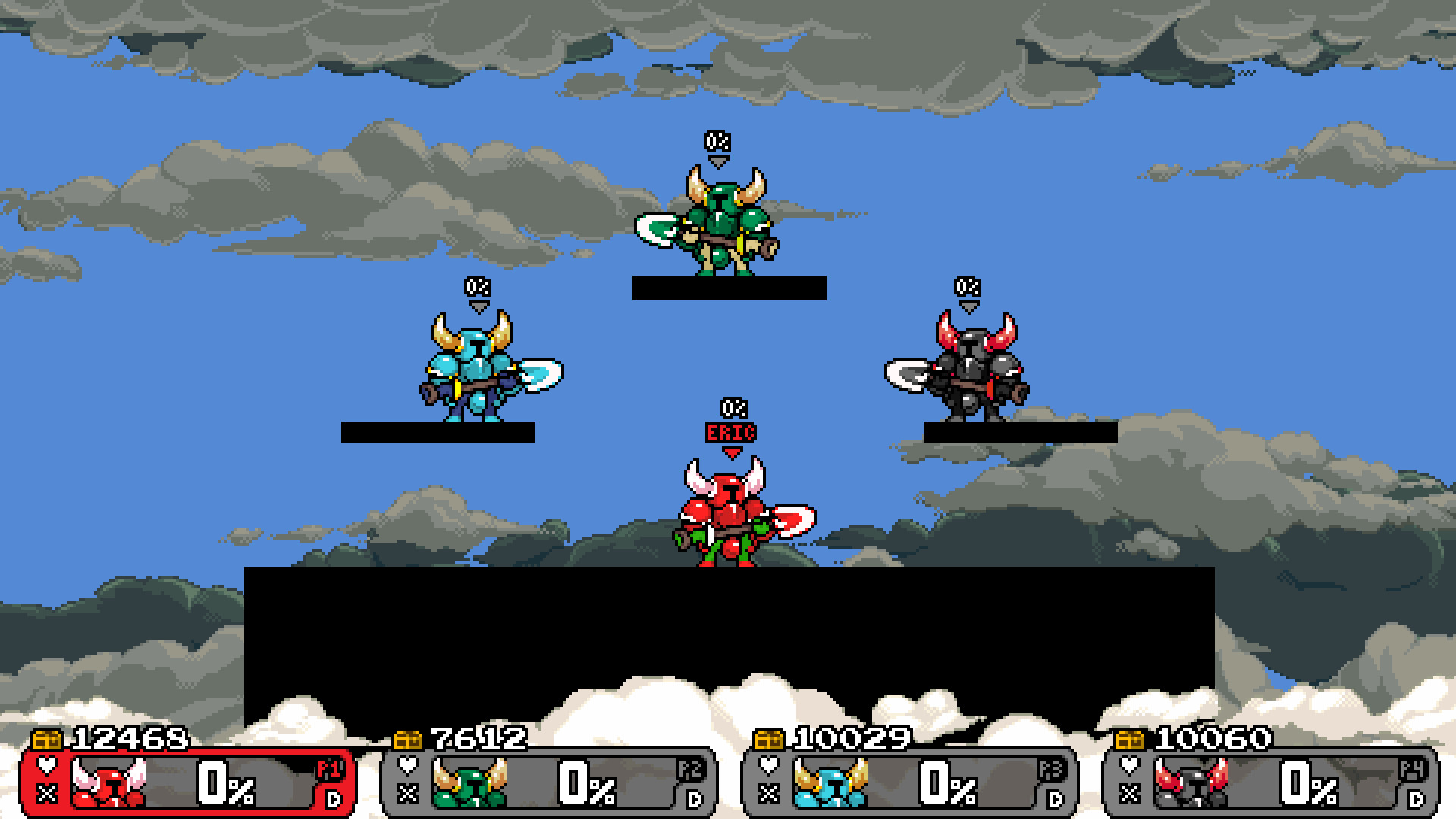Click the heart icon in Player 1's red panel
The width and height of the screenshot is (1456, 819).
coord(47,767)
